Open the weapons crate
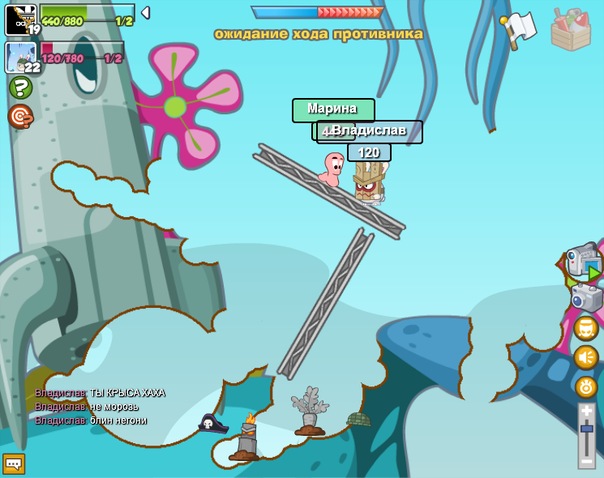604x478 pixels. [x=573, y=30]
